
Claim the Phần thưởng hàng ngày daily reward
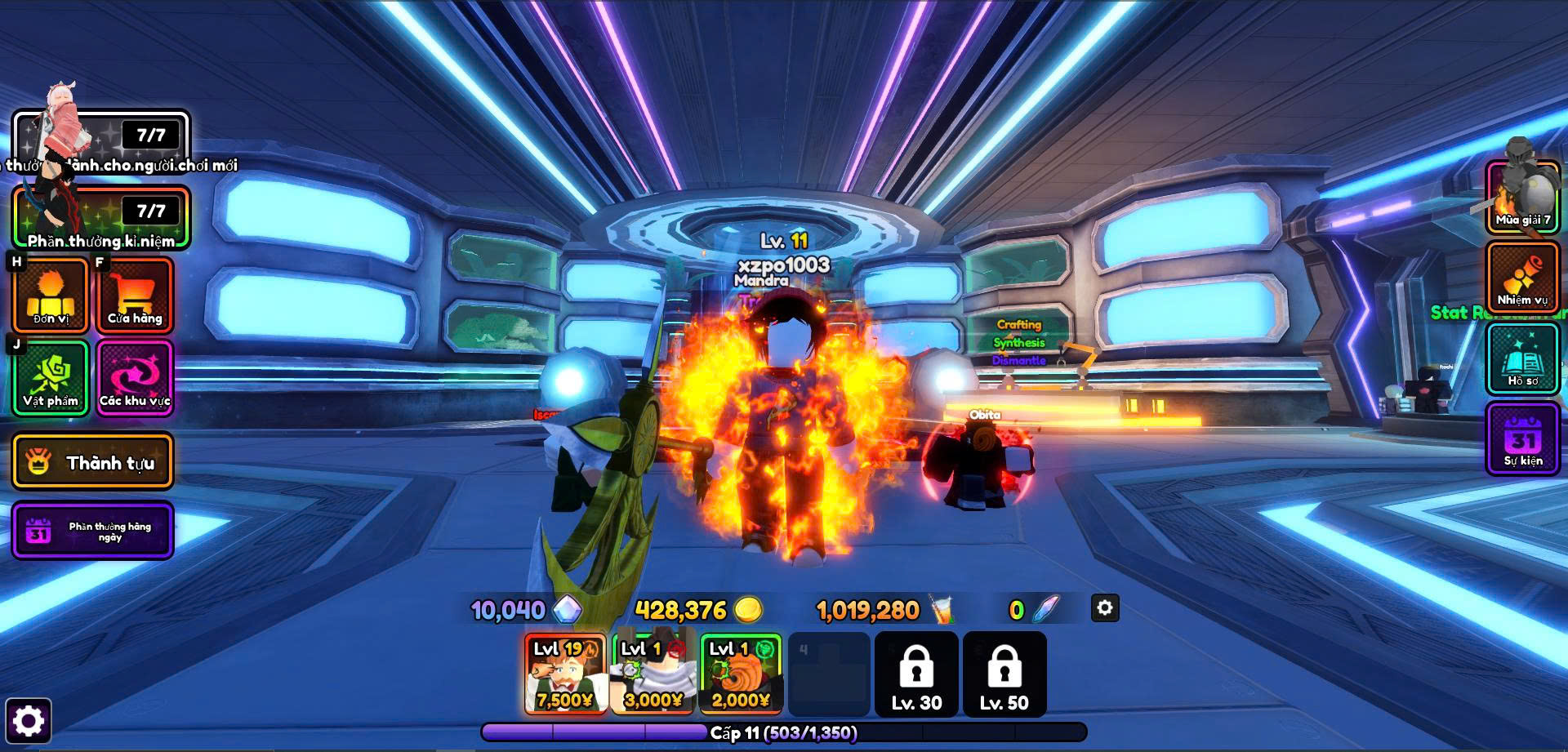pos(92,531)
